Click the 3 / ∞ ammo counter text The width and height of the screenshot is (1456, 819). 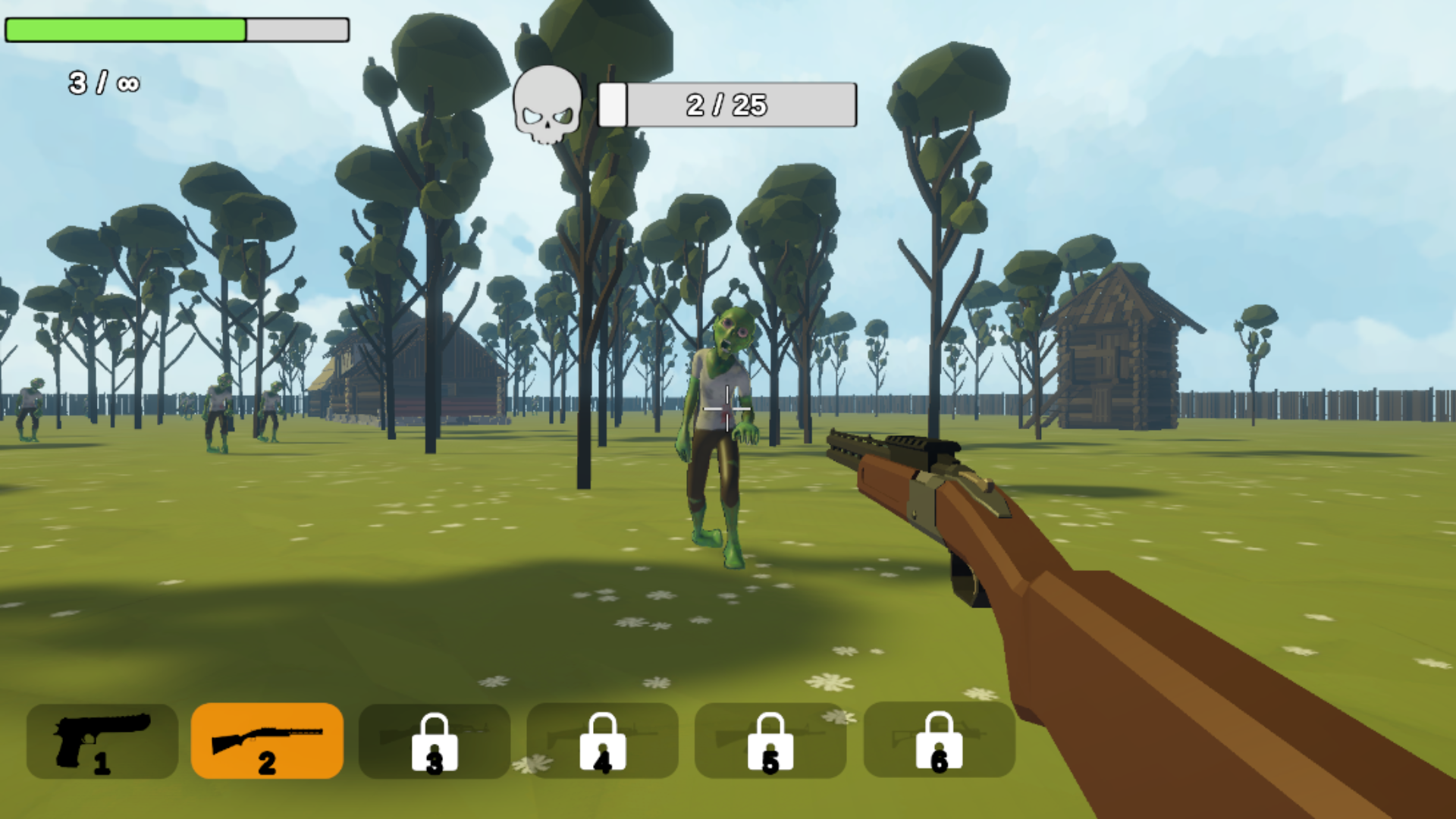pos(102,81)
